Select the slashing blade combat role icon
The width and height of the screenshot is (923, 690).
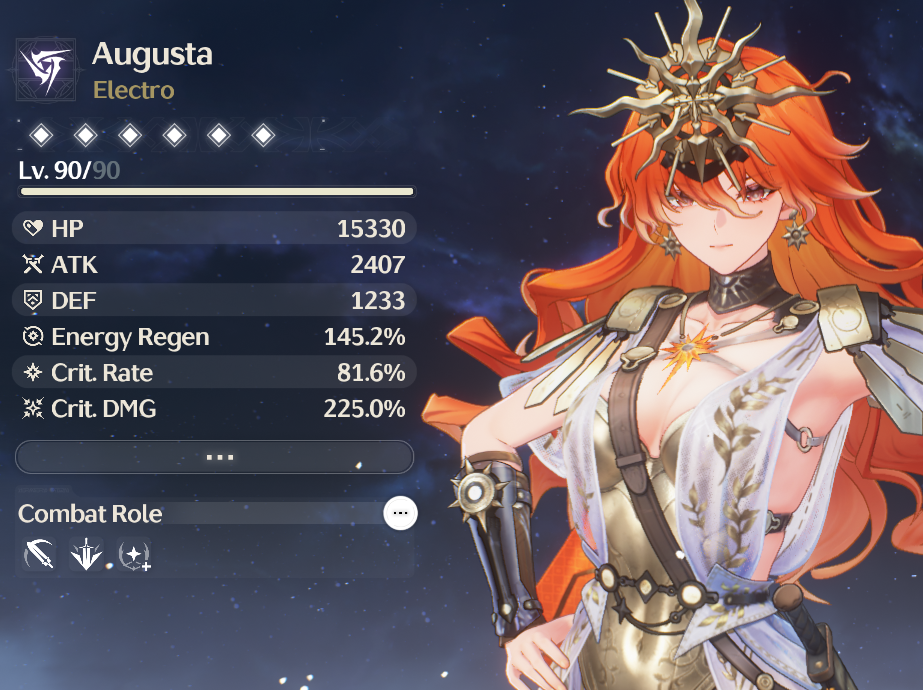tap(40, 555)
